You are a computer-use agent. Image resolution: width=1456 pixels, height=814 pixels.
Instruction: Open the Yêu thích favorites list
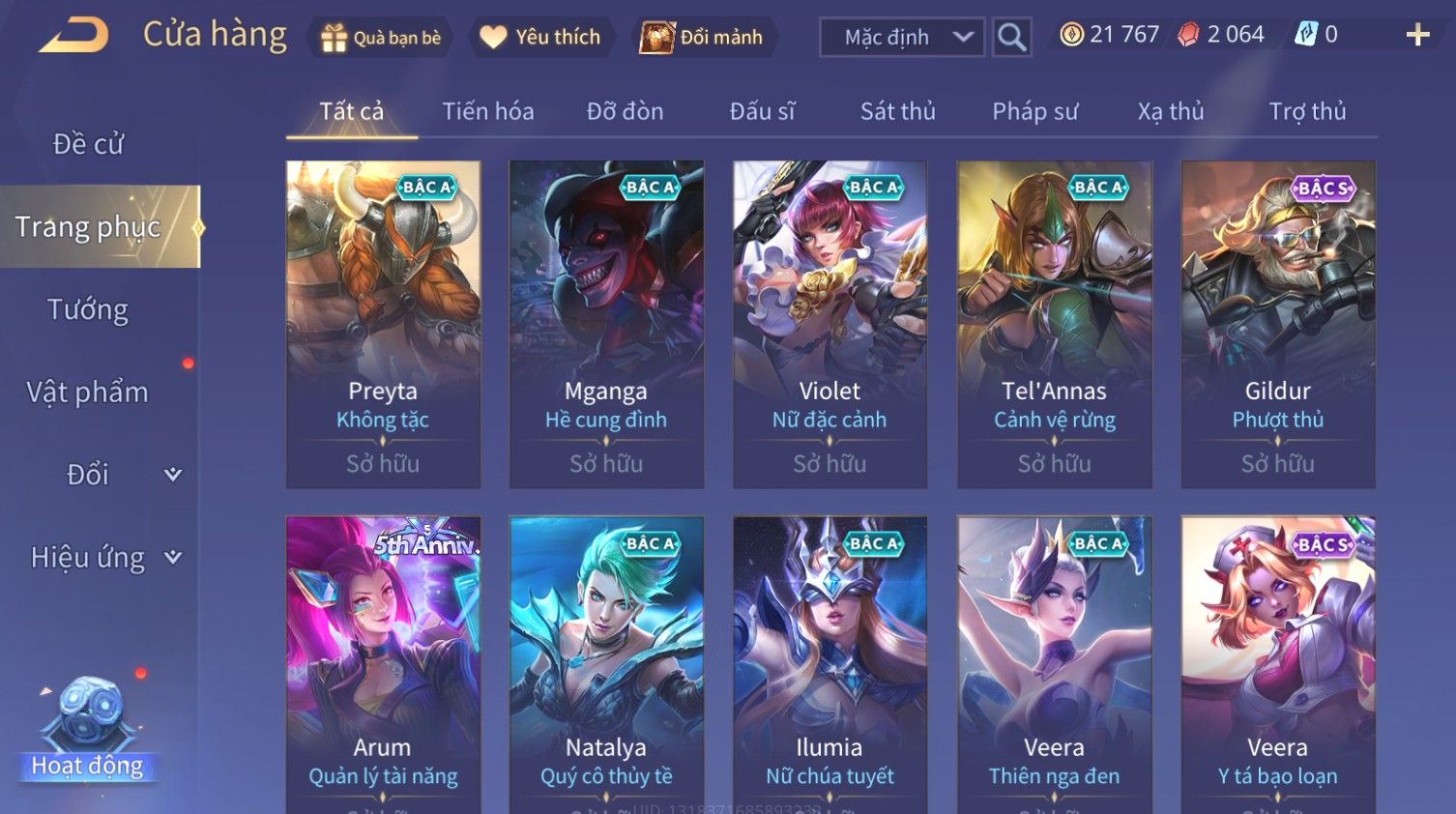pos(542,38)
